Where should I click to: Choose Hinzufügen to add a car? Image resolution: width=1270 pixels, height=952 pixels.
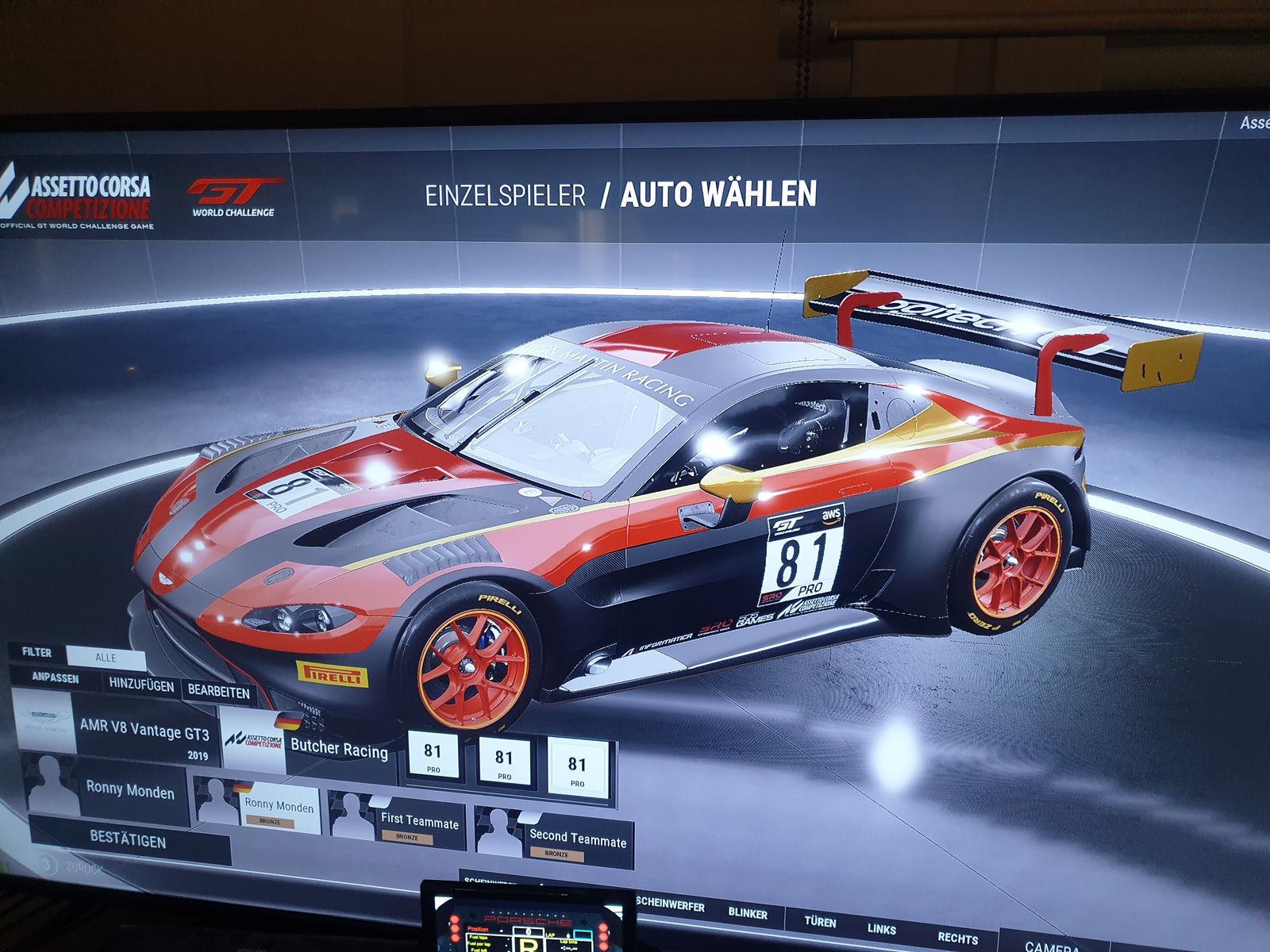click(x=141, y=685)
